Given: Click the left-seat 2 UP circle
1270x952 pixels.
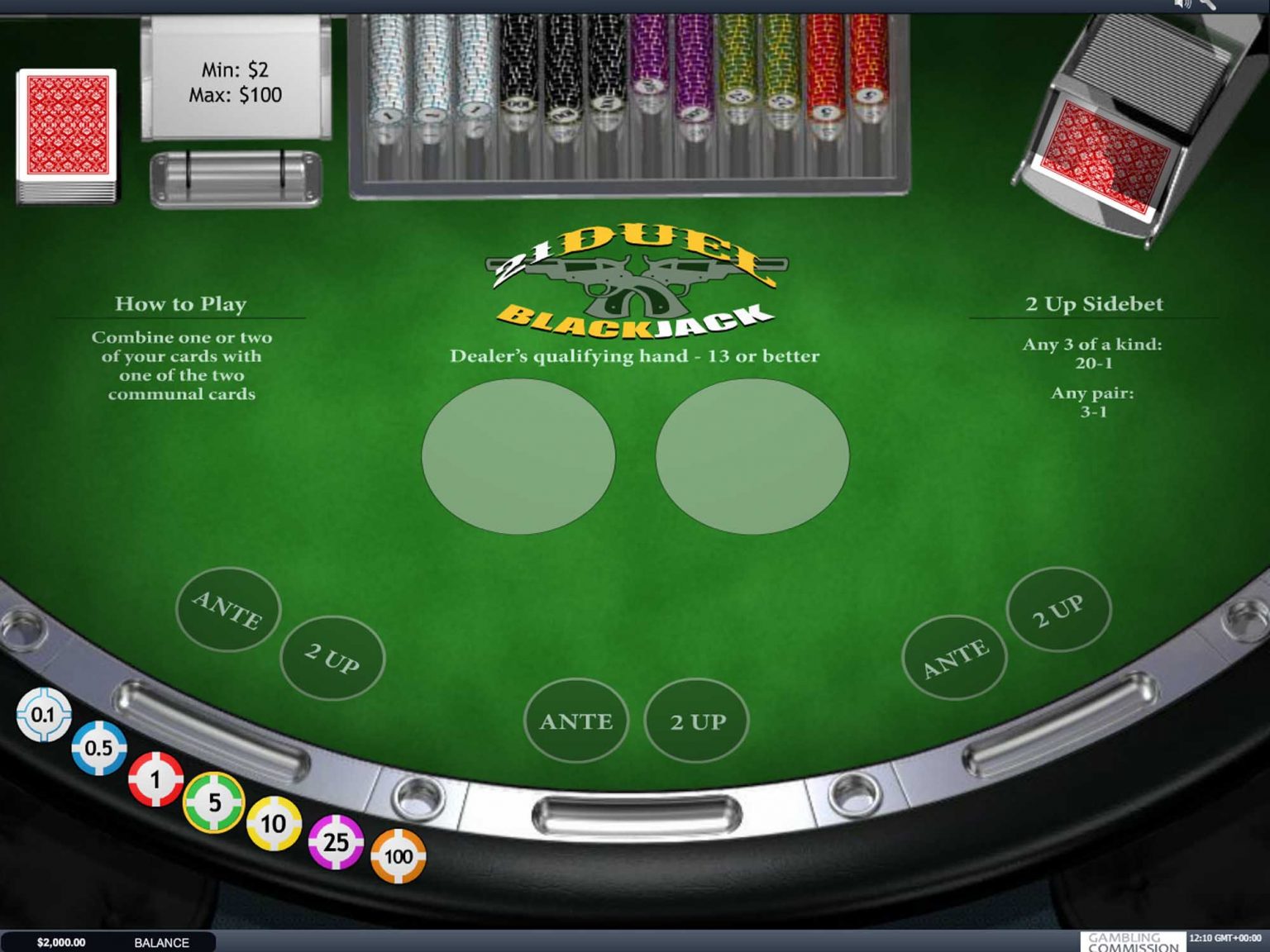Looking at the screenshot, I should click(331, 658).
